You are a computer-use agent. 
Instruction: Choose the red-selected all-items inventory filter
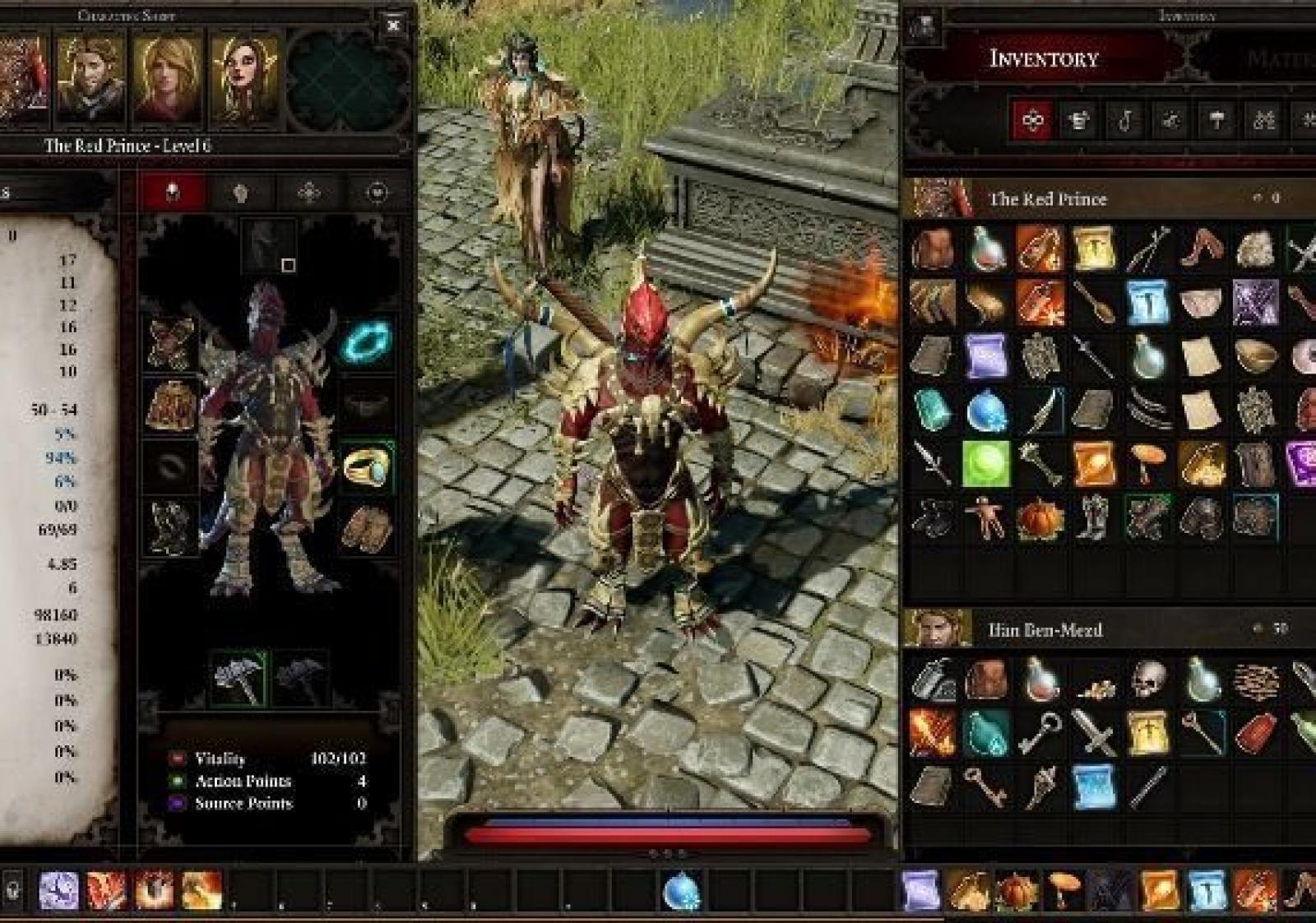click(1032, 121)
